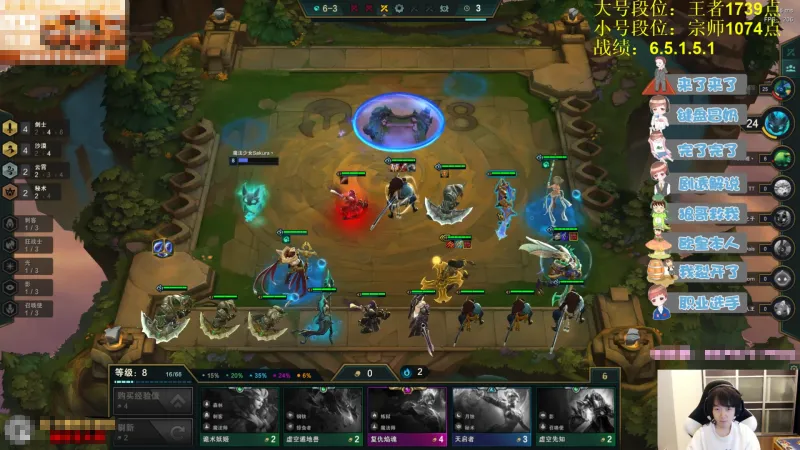The height and width of the screenshot is (450, 800).
Task: Select the 抱哥救我 sticker button
Action: [705, 212]
